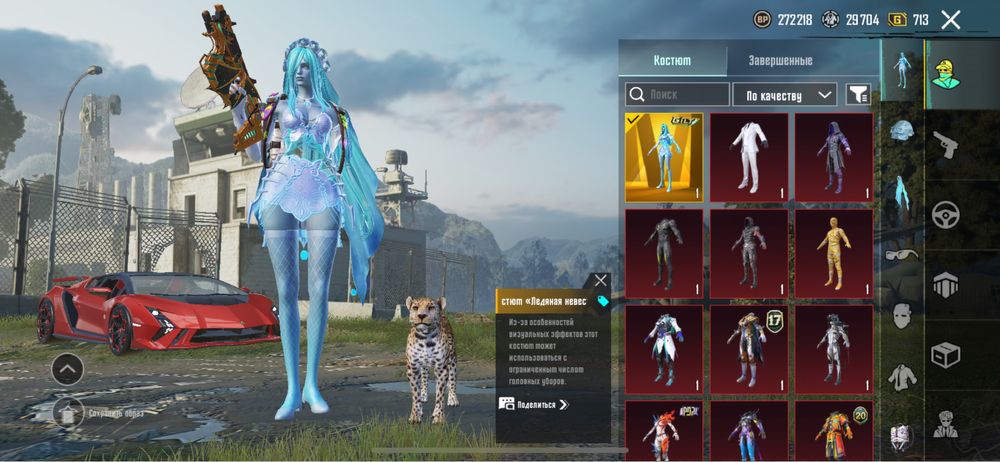Click the Поиск search field
Viewport: 1000px width, 462px height.
point(678,95)
